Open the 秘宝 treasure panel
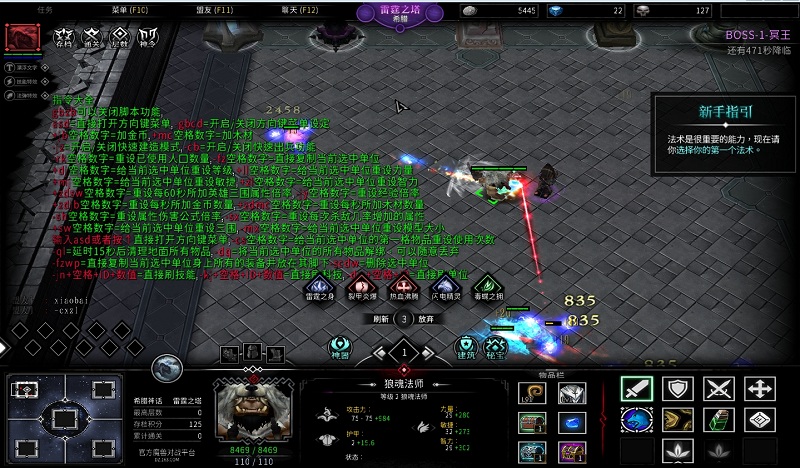Image resolution: width=800 pixels, height=468 pixels. click(x=495, y=346)
